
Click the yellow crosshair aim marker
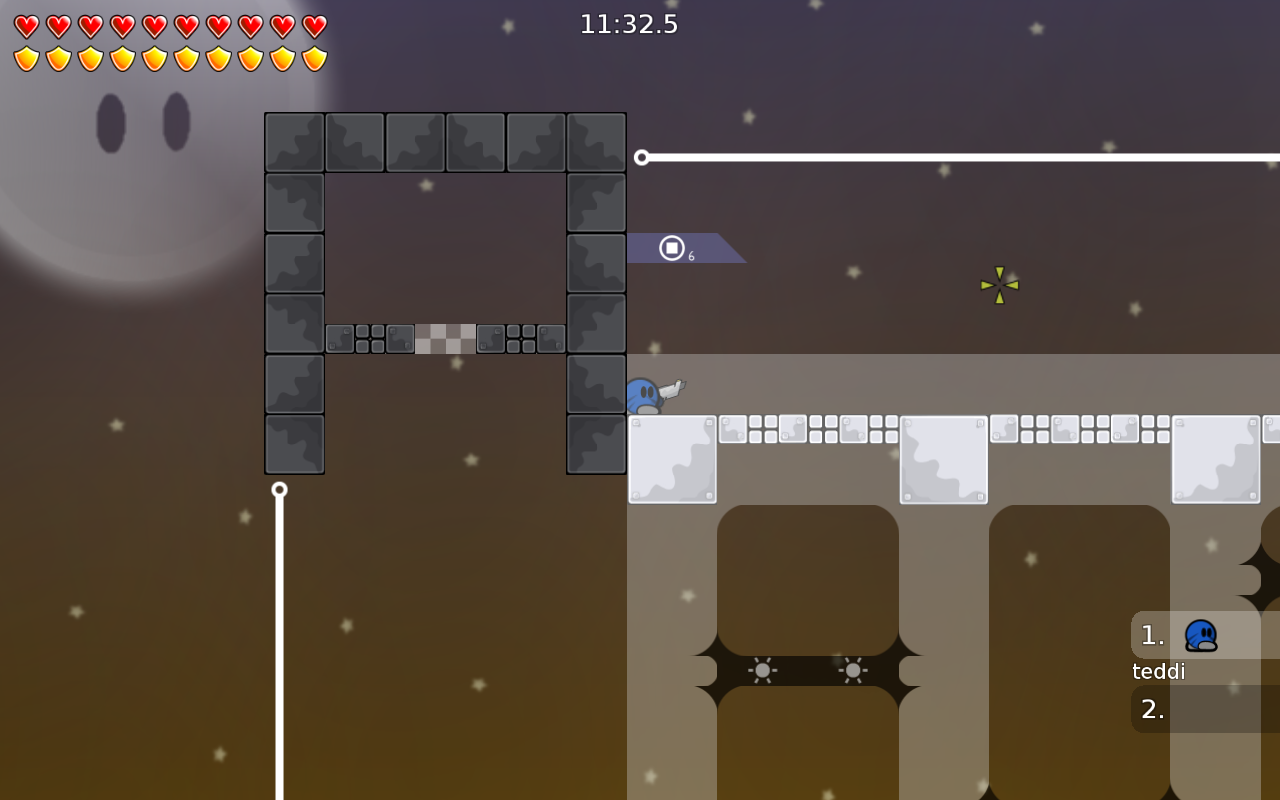click(x=998, y=286)
